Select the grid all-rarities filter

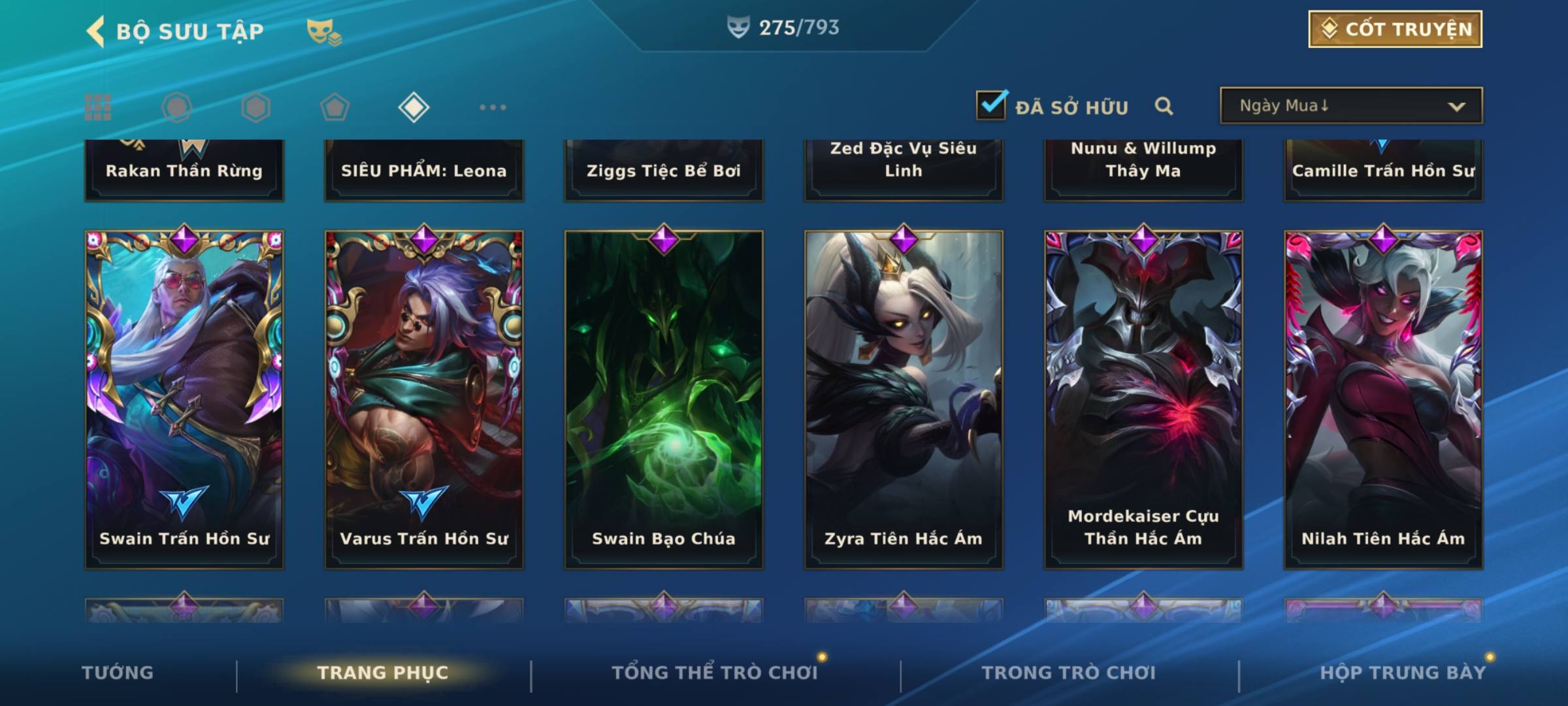point(98,107)
